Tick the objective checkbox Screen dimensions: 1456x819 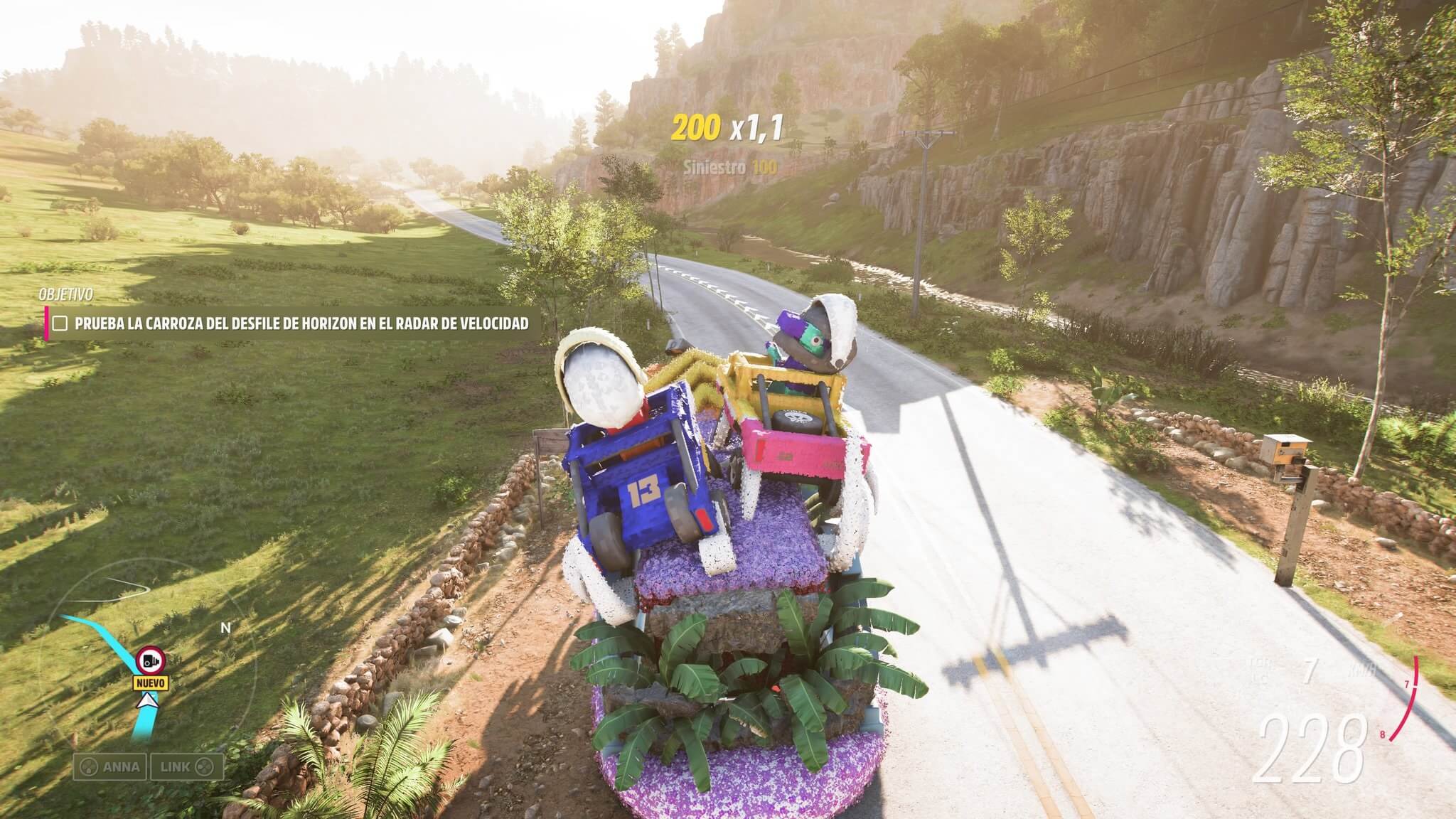pyautogui.click(x=61, y=323)
